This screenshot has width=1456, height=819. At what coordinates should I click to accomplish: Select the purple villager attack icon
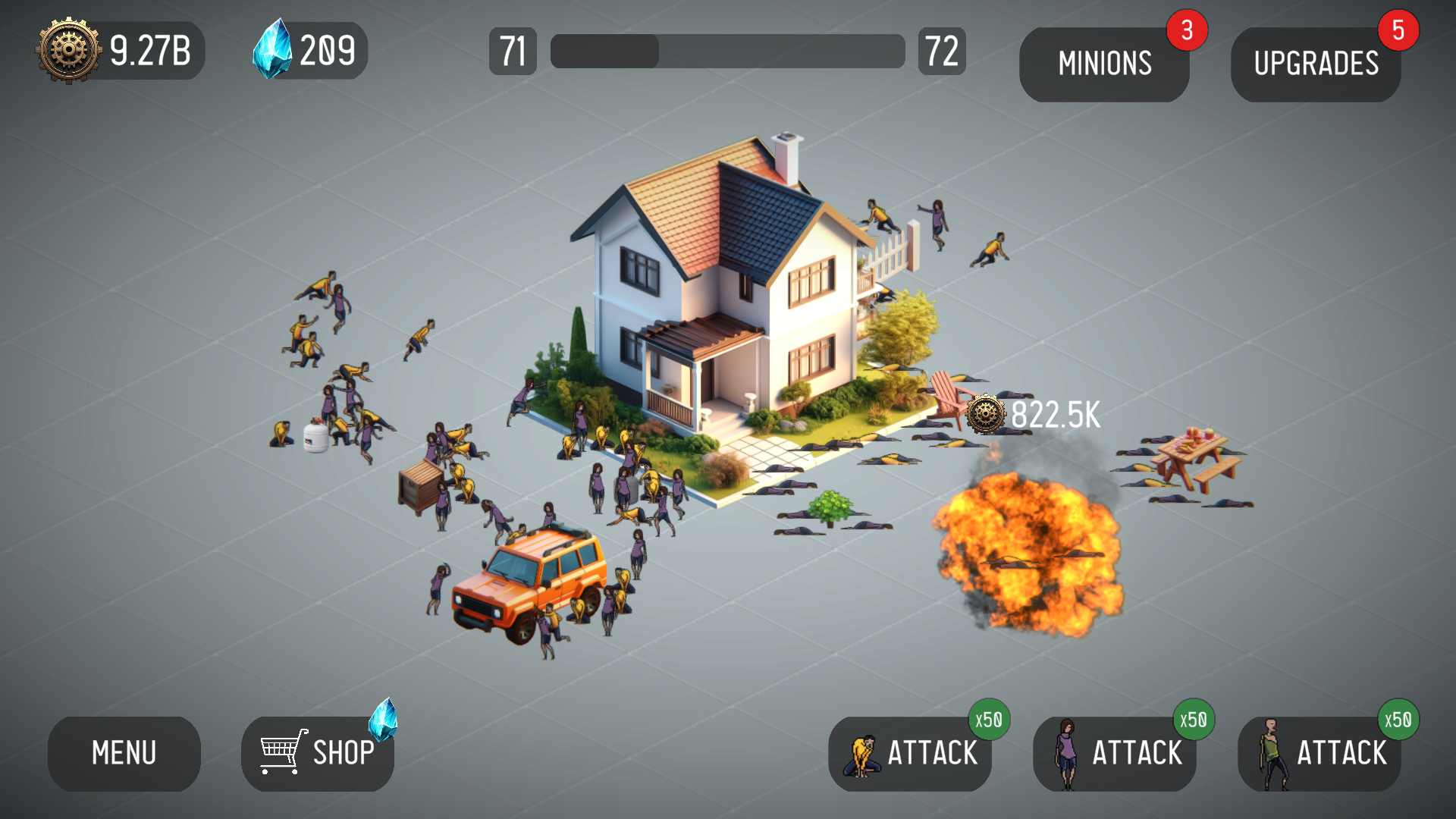(1068, 753)
